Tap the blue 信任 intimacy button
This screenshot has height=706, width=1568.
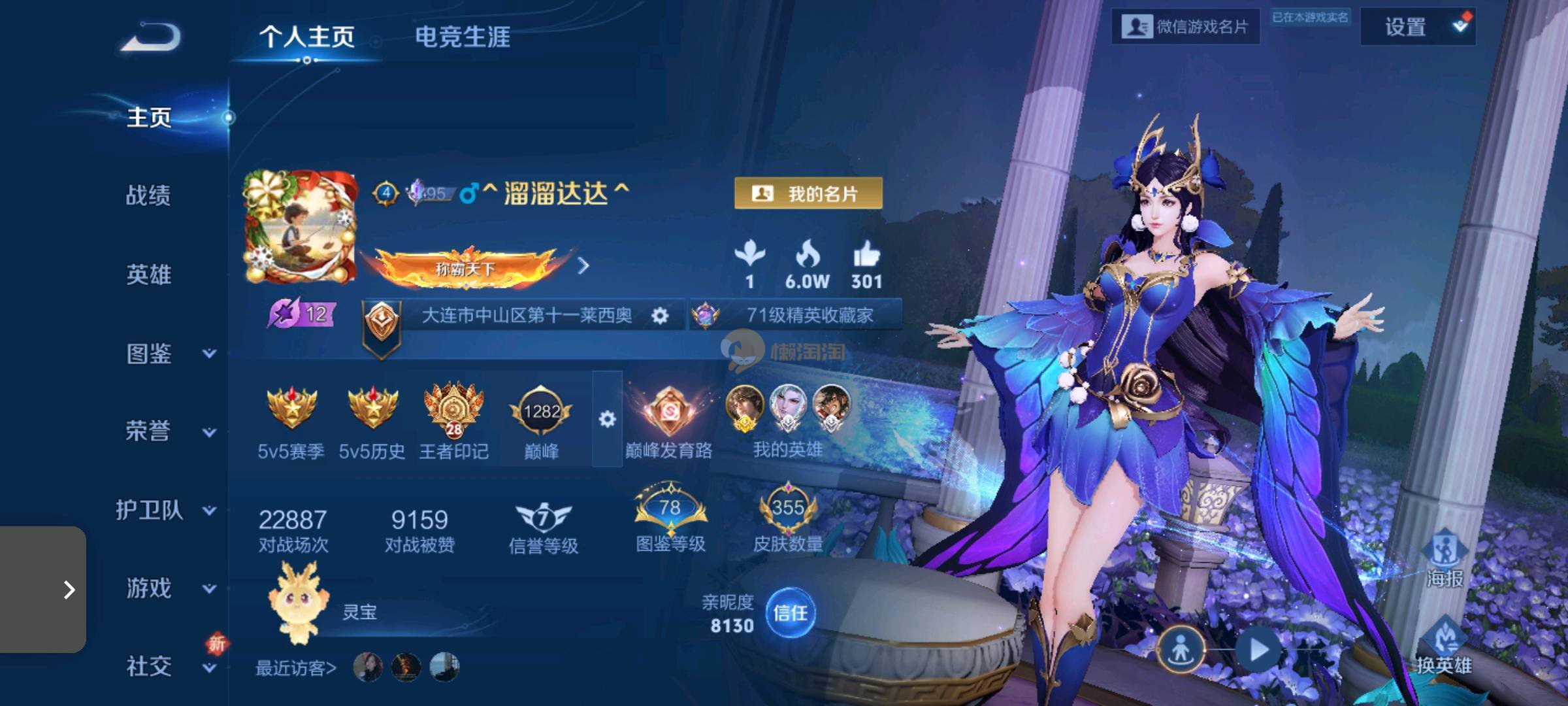[x=790, y=613]
